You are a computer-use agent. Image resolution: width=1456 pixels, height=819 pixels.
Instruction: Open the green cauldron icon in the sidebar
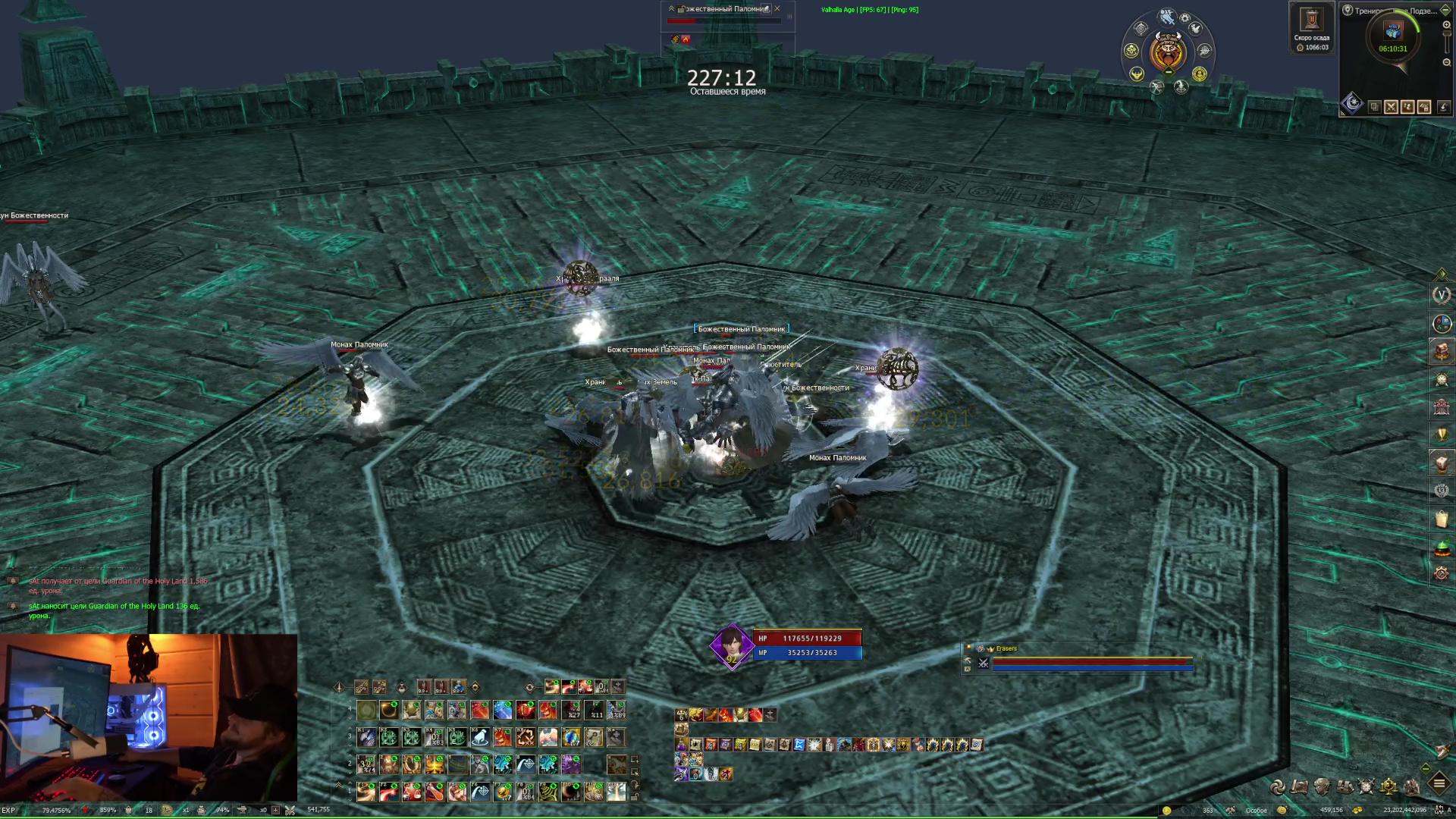click(1442, 546)
